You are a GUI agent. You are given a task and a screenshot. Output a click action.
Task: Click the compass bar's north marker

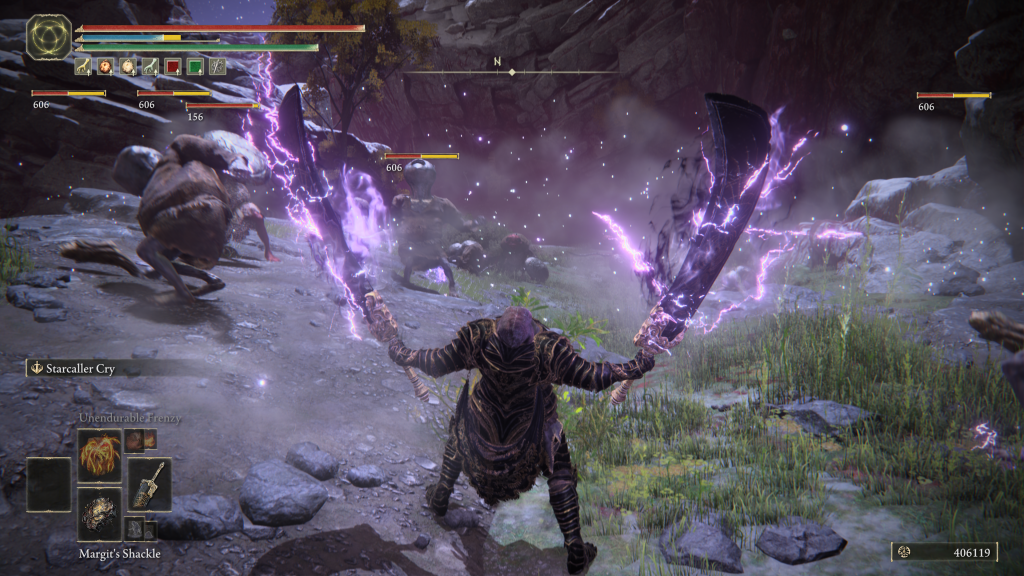497,62
